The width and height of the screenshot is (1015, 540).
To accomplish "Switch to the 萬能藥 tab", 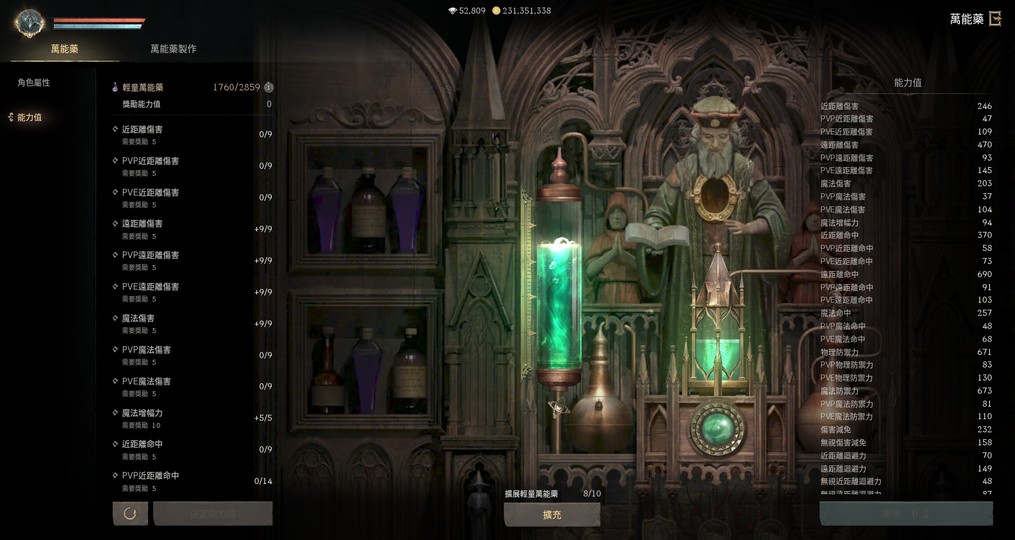I will point(64,49).
